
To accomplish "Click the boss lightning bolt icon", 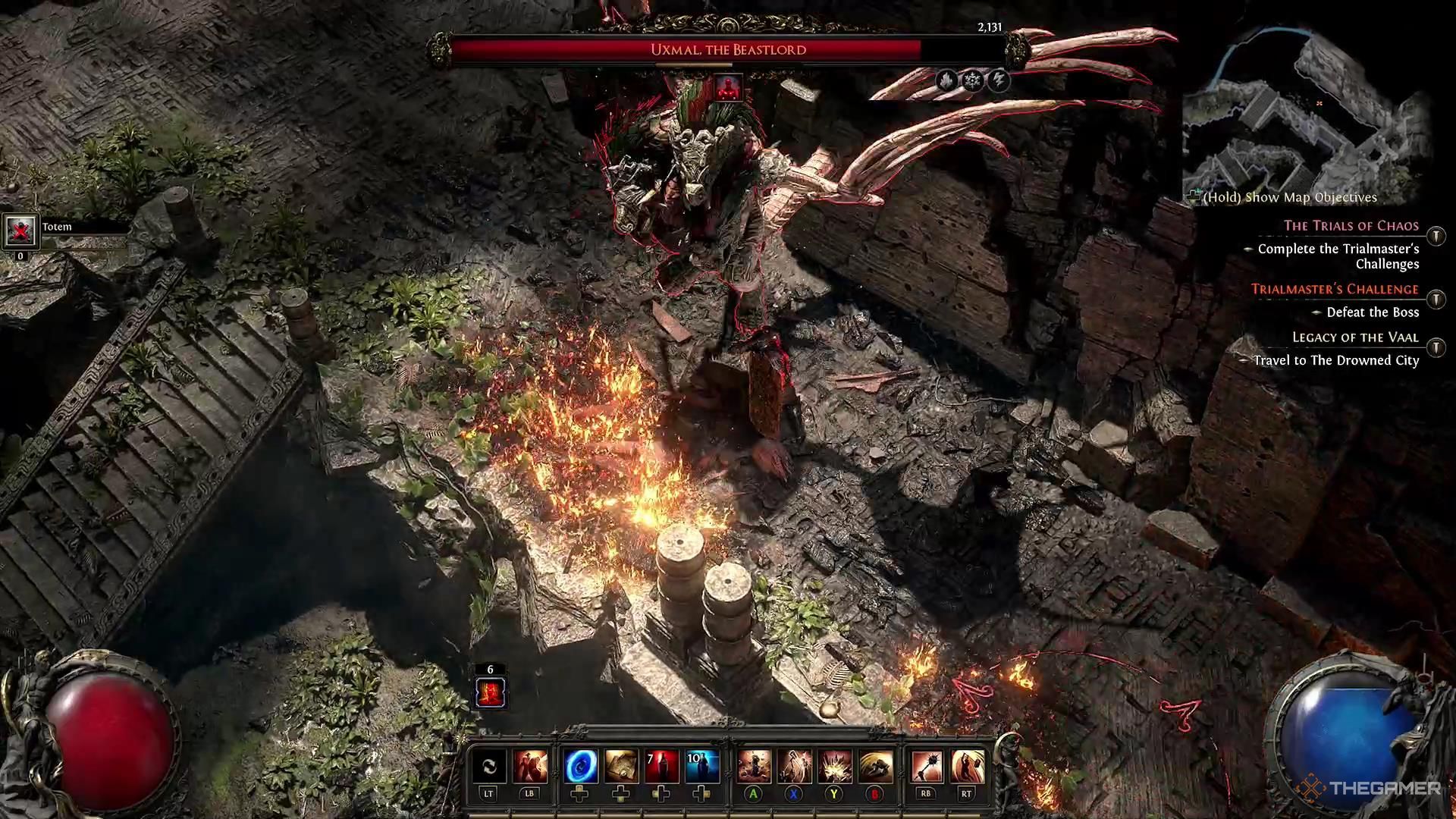I will (999, 80).
